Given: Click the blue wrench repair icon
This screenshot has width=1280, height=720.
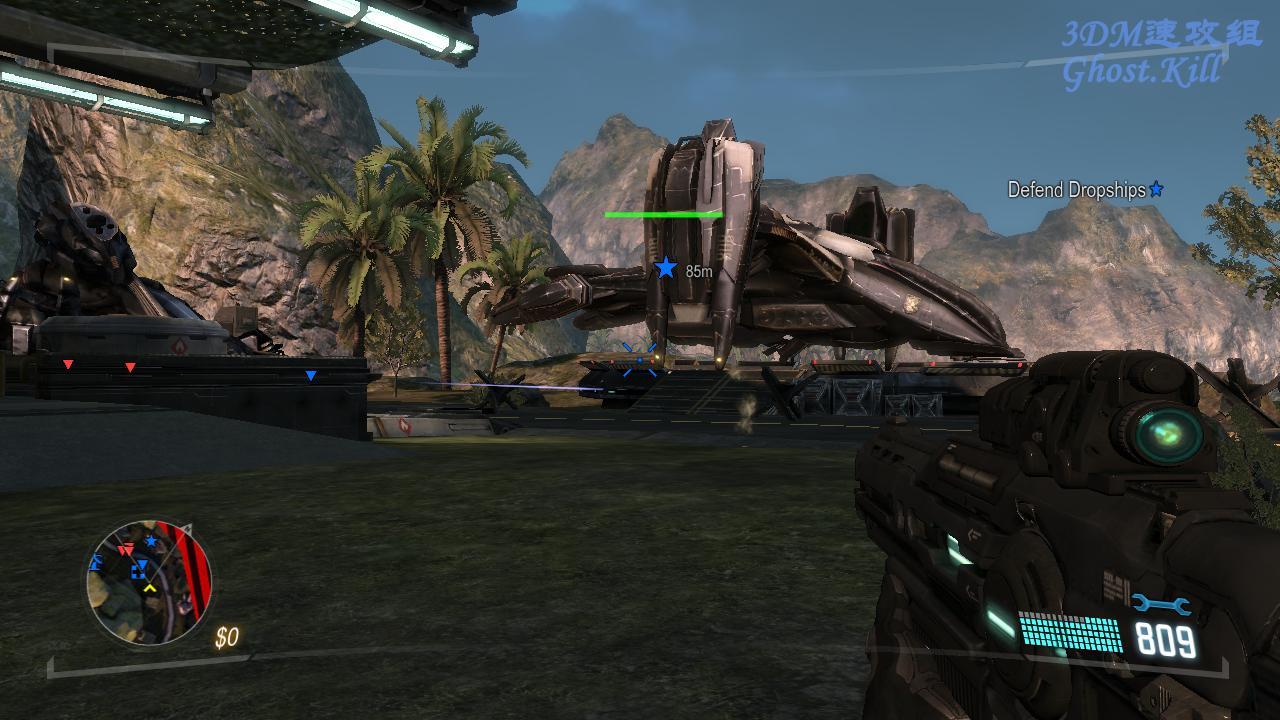Looking at the screenshot, I should click(1160, 605).
